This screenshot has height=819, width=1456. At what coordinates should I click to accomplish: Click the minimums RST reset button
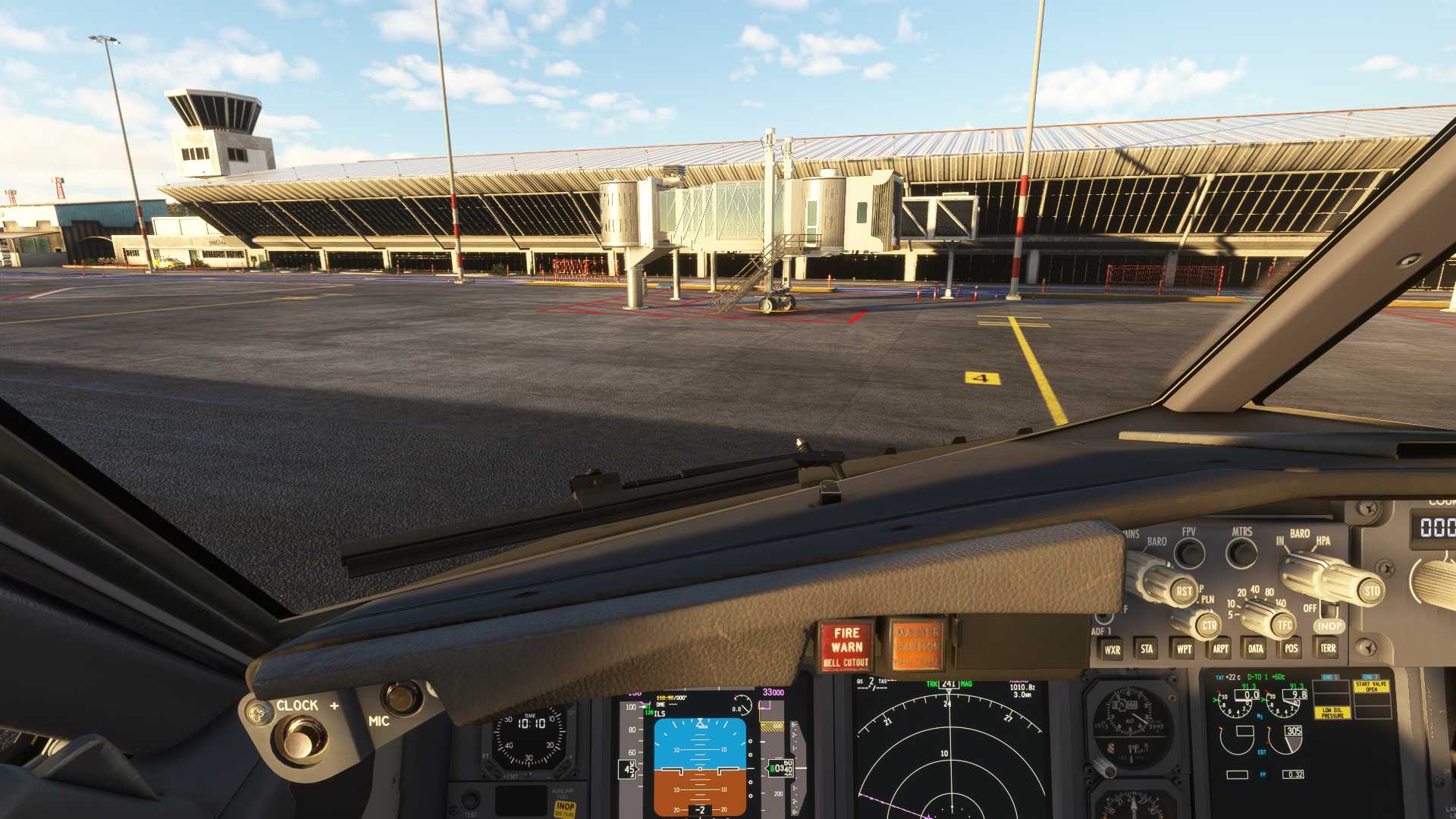(1184, 591)
